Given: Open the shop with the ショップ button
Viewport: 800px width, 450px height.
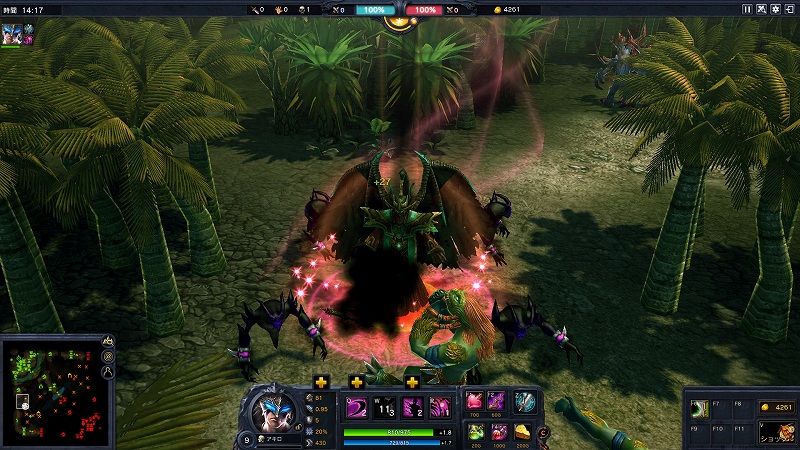Looking at the screenshot, I should 777,430.
